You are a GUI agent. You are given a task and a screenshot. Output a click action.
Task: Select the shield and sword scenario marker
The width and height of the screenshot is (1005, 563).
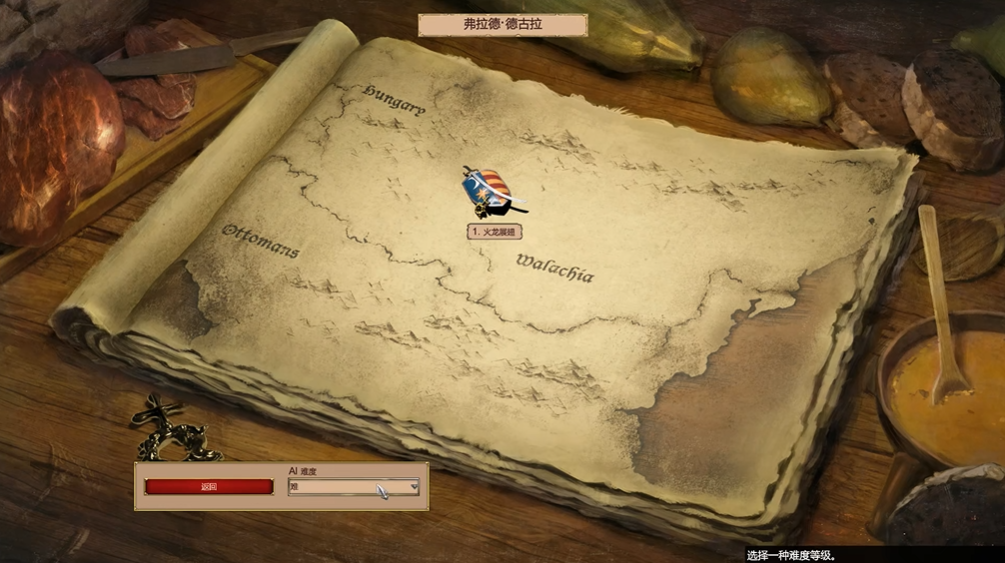pyautogui.click(x=490, y=193)
